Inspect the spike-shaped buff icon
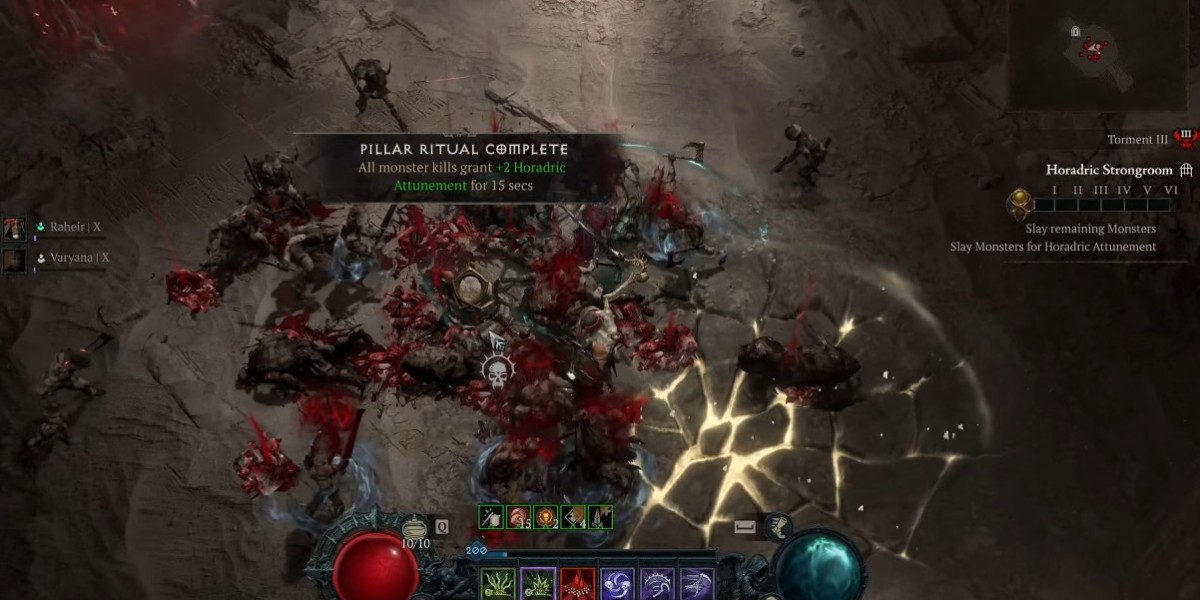The image size is (1200, 600). [600, 517]
